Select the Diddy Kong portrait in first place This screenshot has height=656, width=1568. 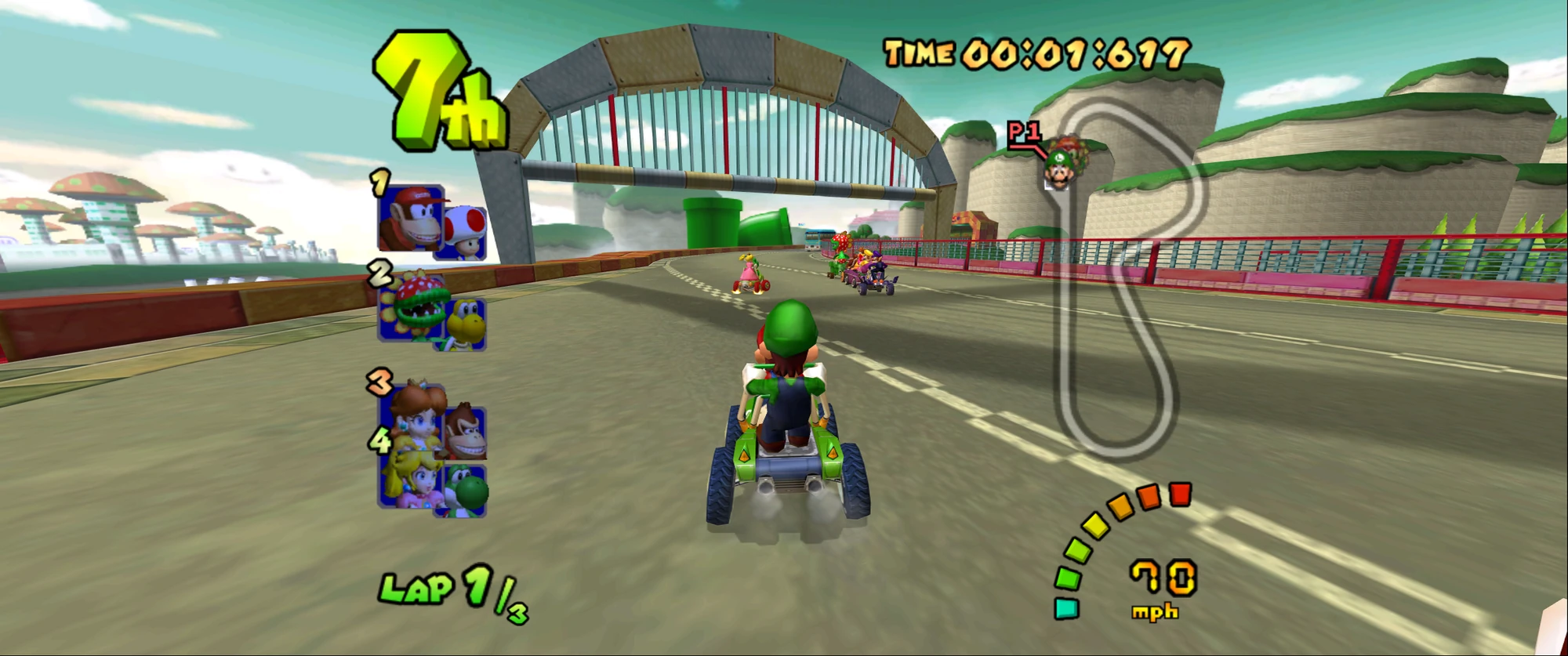[x=416, y=219]
